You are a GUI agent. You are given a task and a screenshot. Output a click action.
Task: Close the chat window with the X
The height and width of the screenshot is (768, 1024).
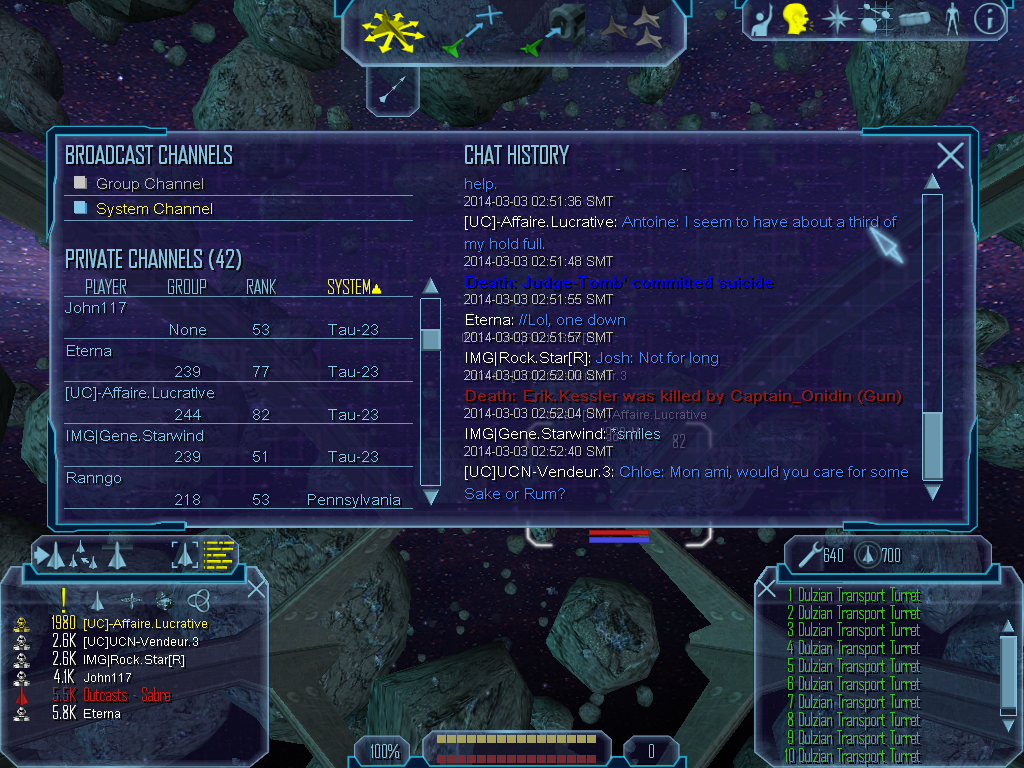[950, 155]
